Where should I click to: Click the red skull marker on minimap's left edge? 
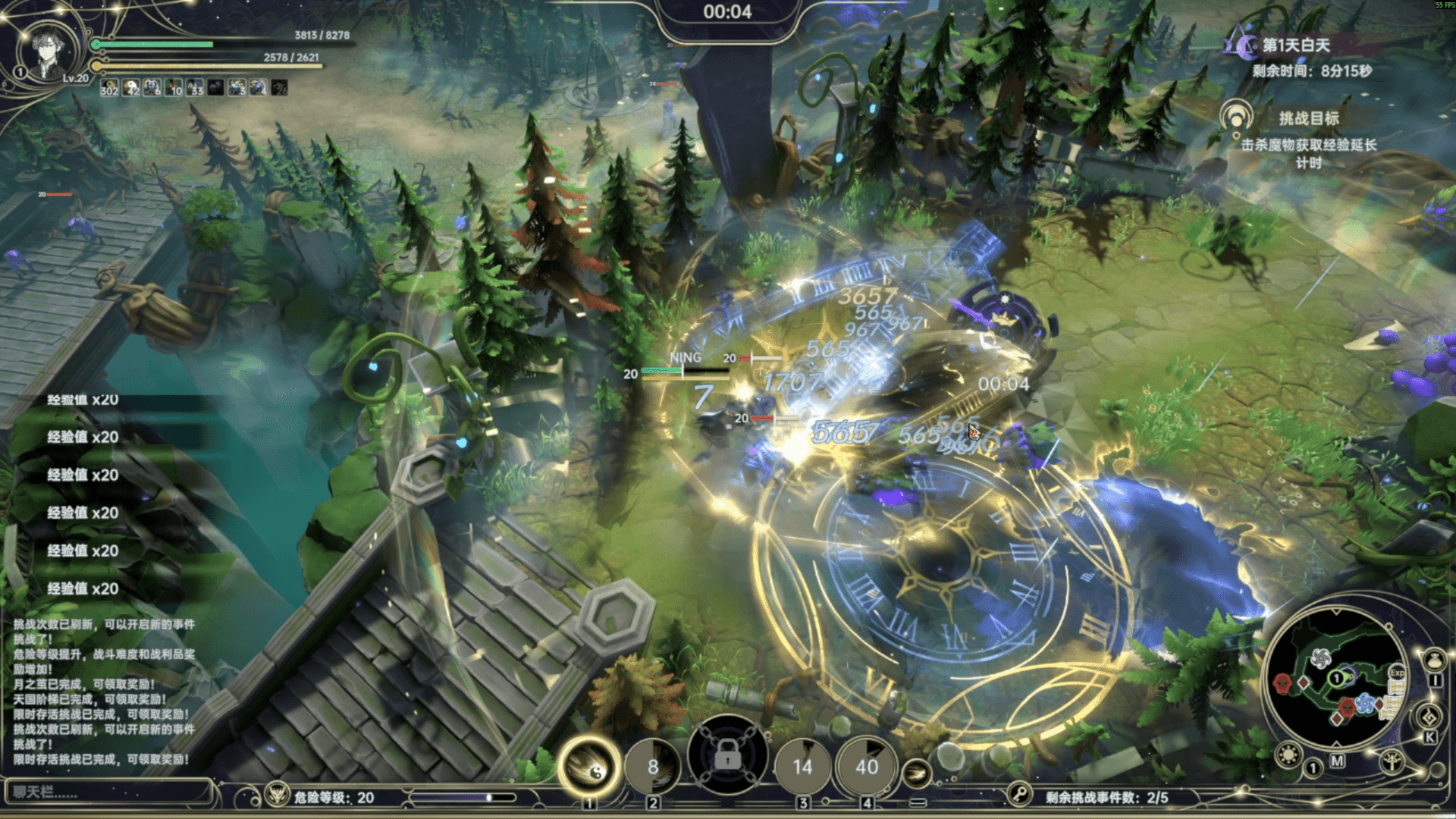pos(1282,682)
